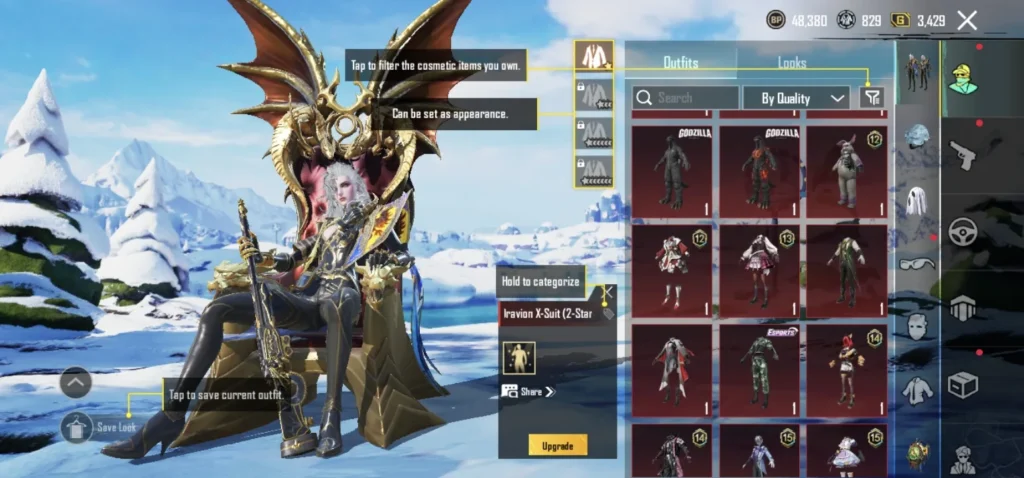
Task: Open the ghost mask category
Action: point(917,201)
